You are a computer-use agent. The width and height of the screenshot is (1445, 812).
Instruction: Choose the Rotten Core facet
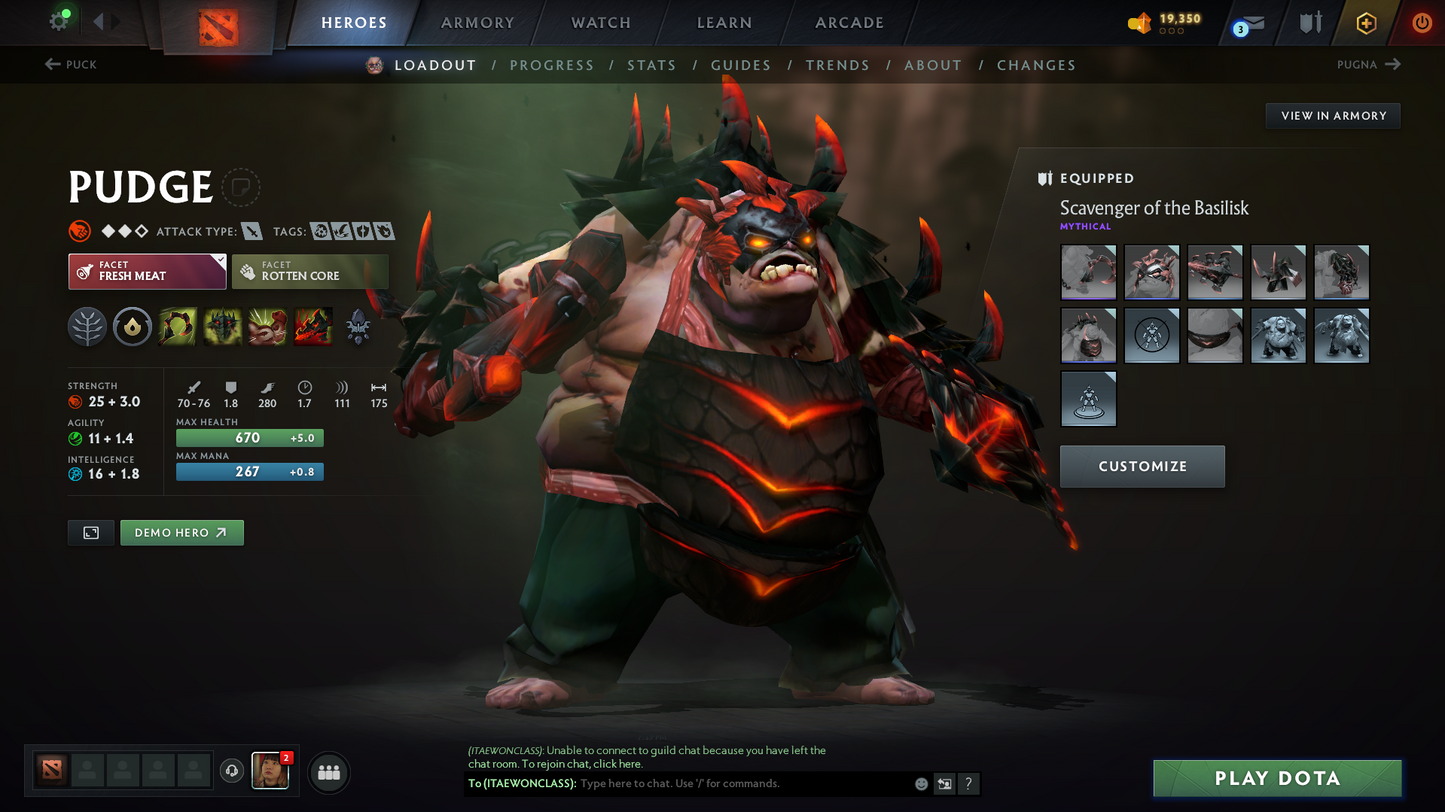[309, 271]
